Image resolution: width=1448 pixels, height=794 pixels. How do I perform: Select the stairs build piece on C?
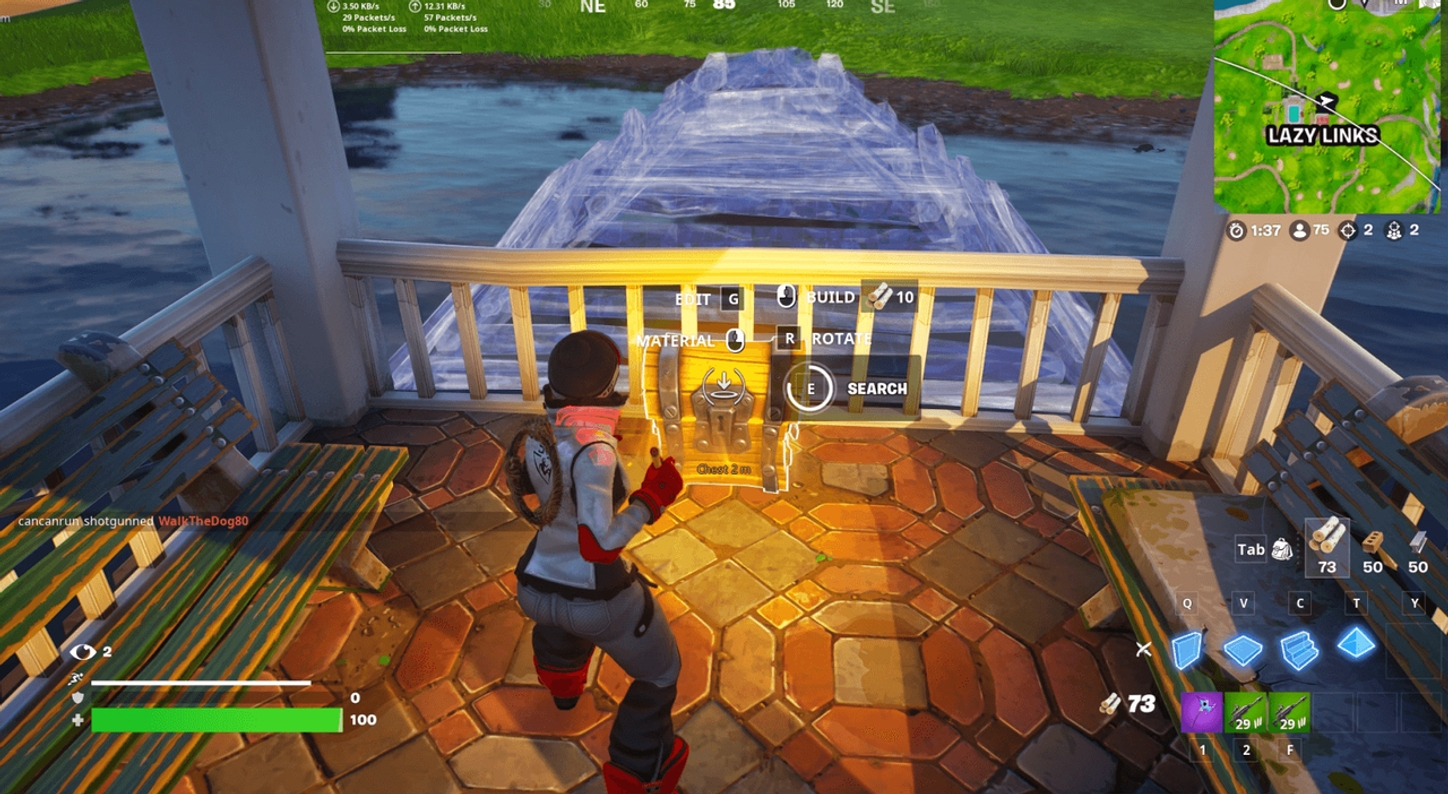pos(1300,650)
